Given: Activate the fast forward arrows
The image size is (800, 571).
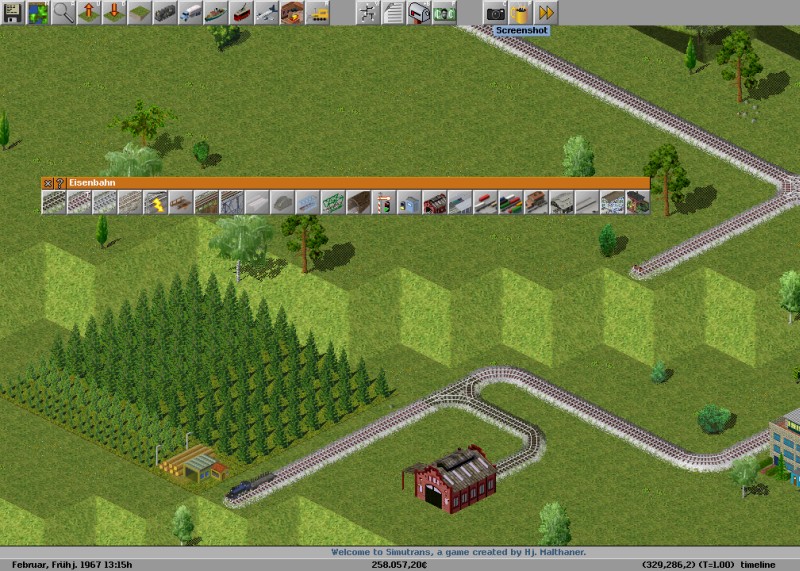Looking at the screenshot, I should pos(546,12).
